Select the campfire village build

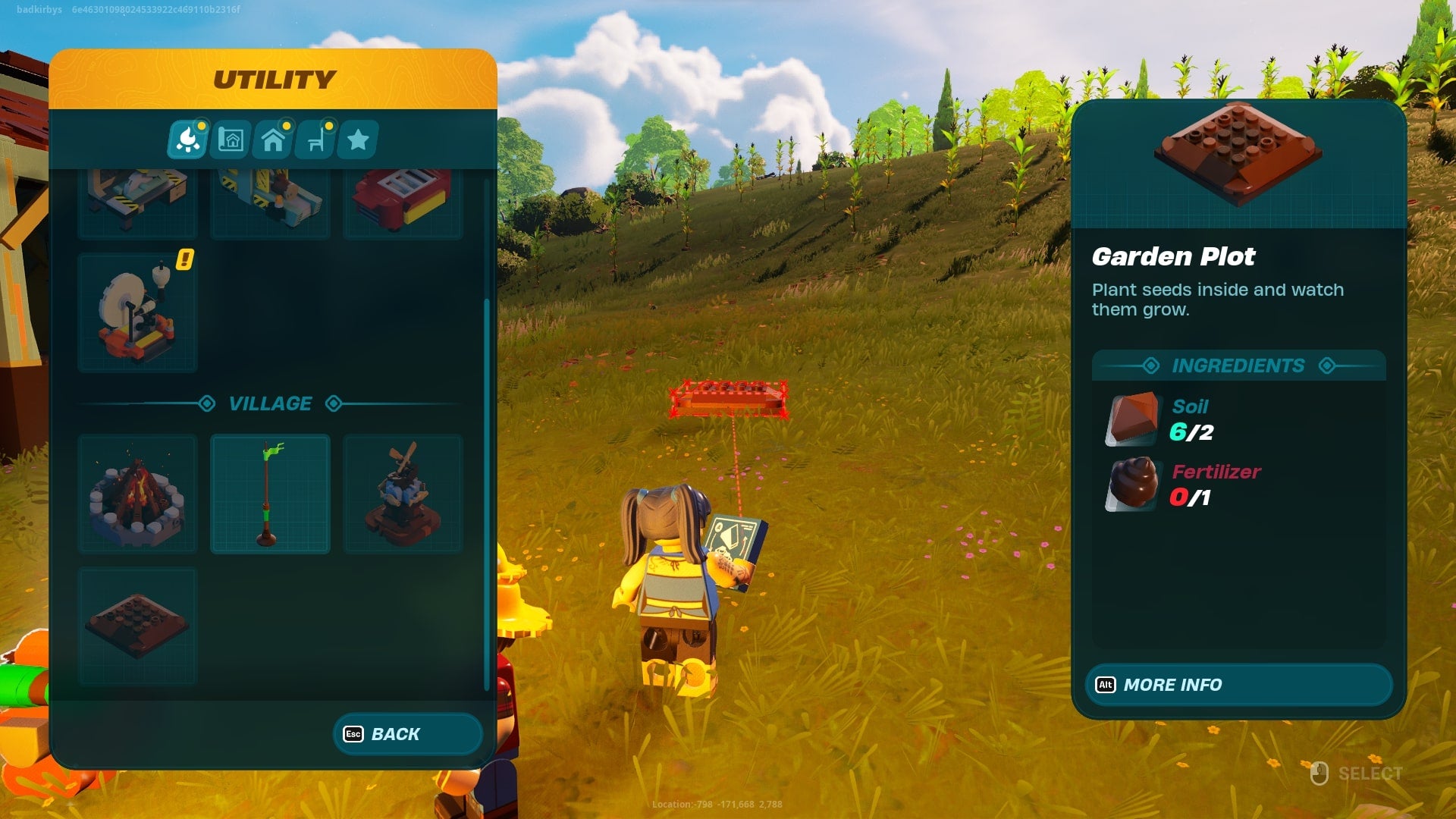coord(137,494)
